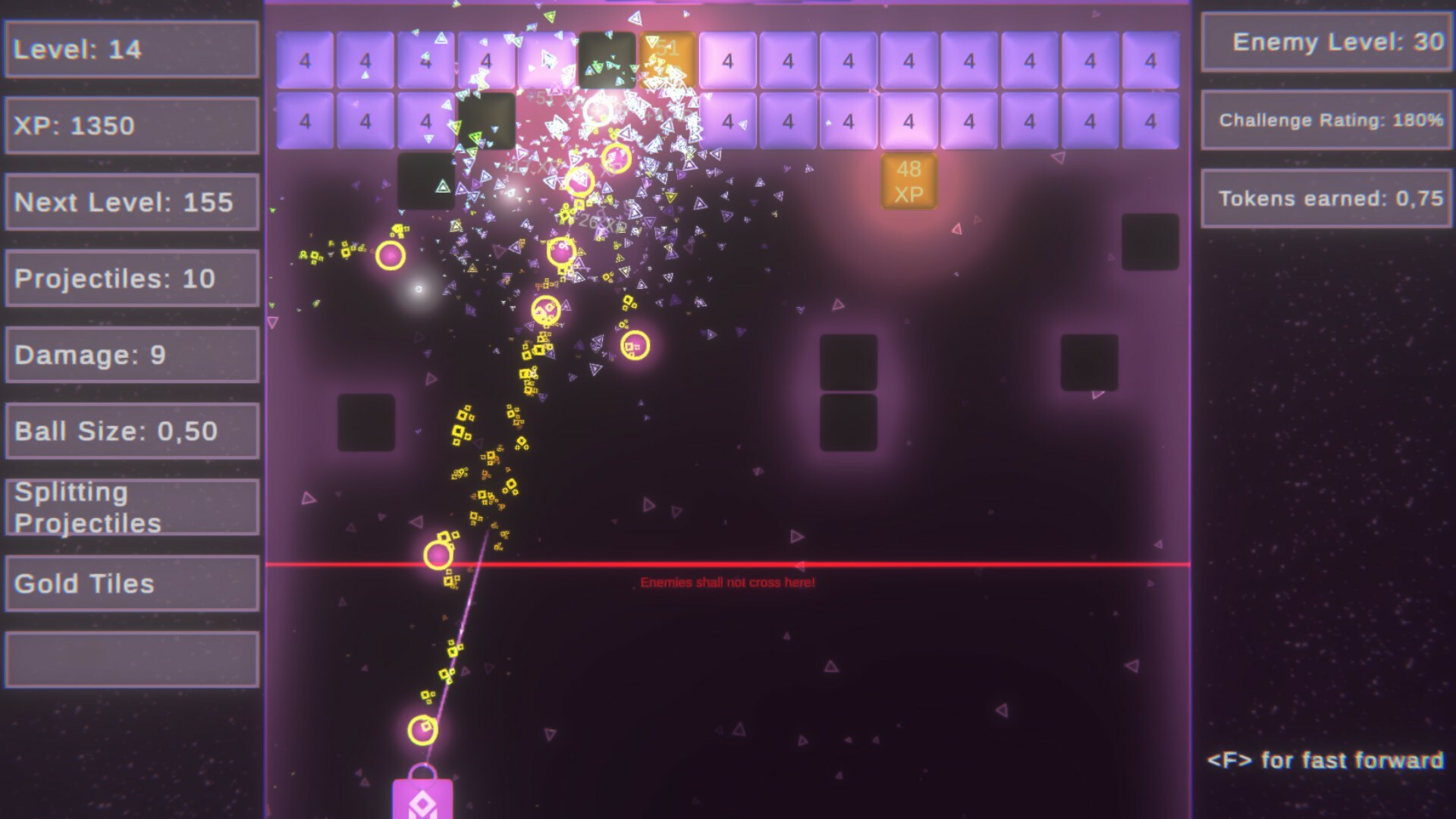Click the black tile at the far right edge
The height and width of the screenshot is (819, 1456).
tap(1150, 243)
